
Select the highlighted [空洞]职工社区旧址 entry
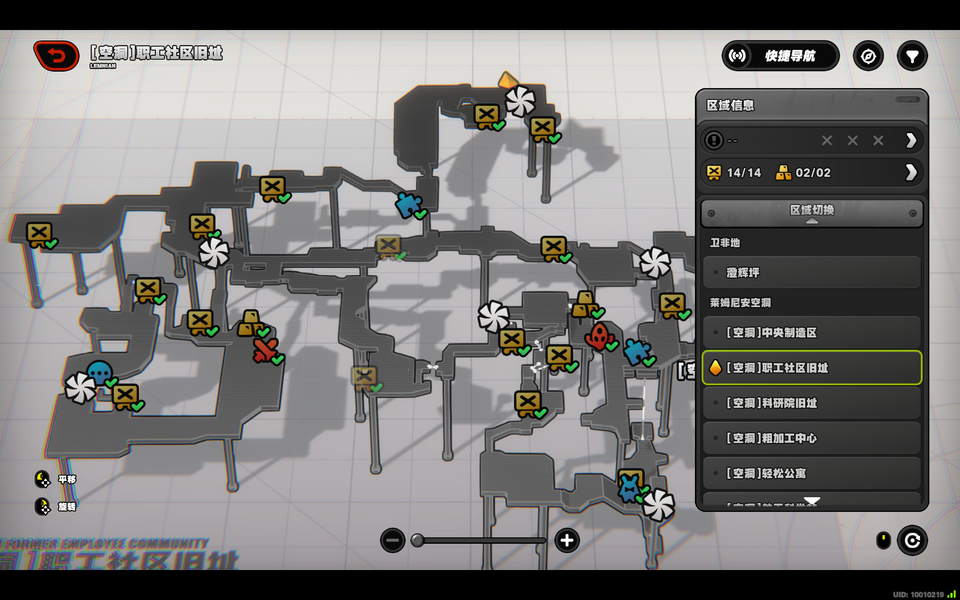click(811, 368)
